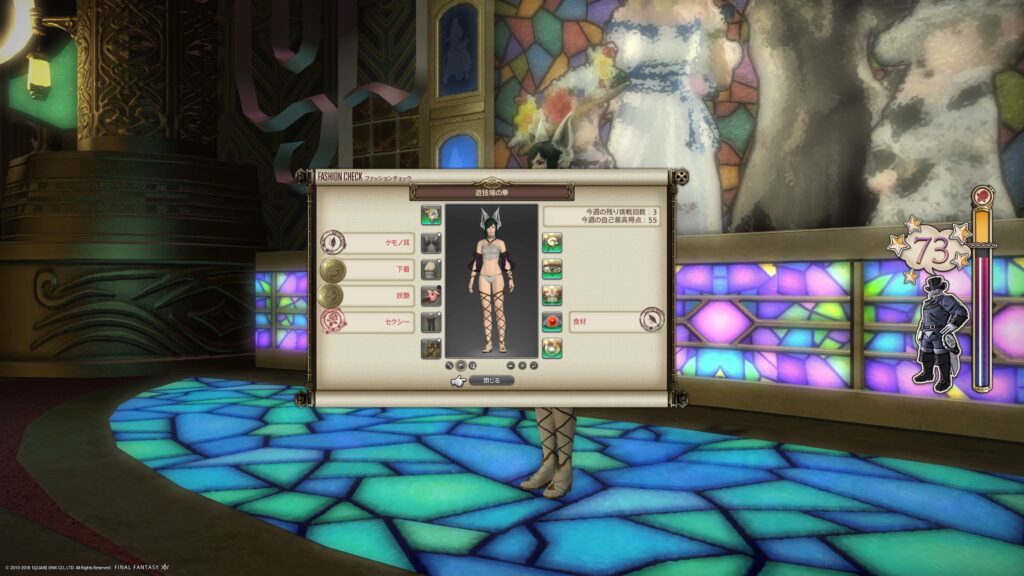Select the weapon slot above the armor column

[x=431, y=214]
